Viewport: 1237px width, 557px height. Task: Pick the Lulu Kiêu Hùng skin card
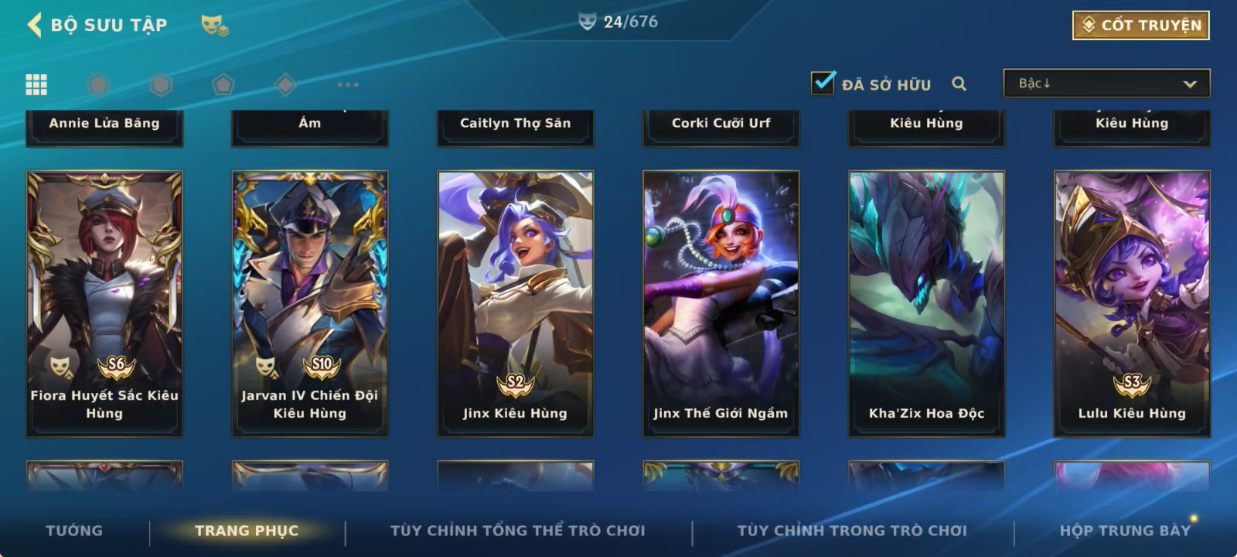pos(1132,303)
